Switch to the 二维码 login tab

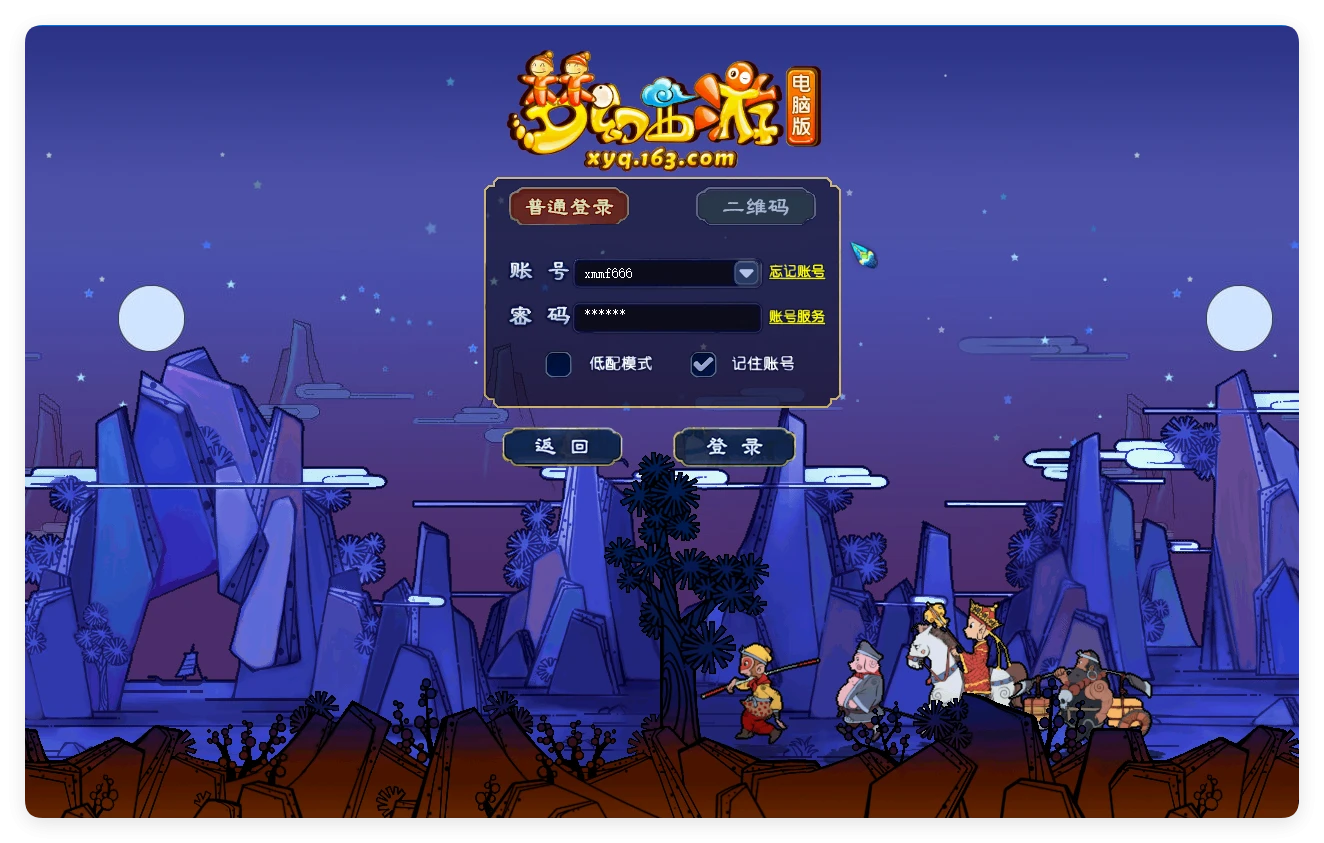756,207
